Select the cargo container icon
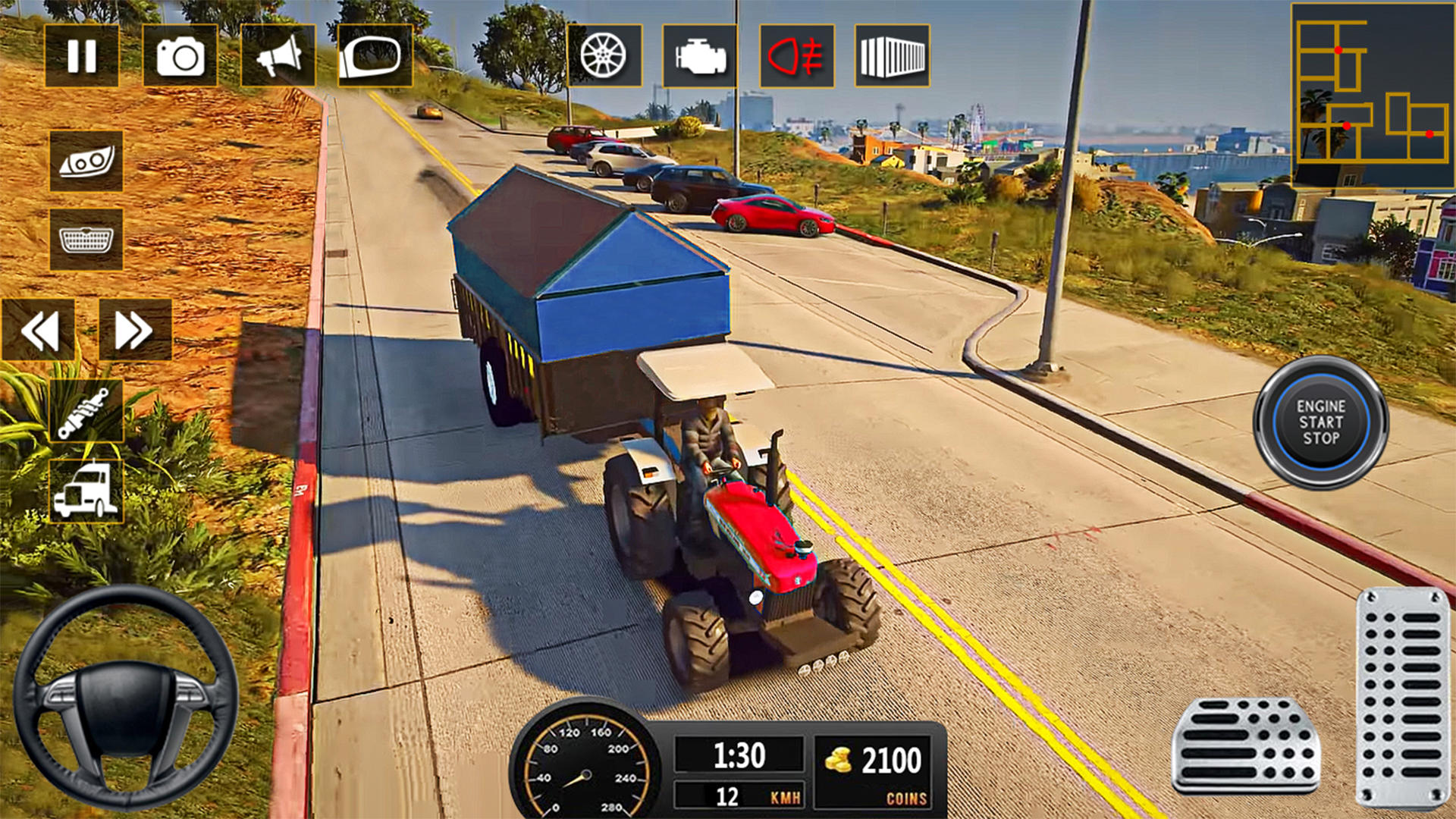The height and width of the screenshot is (819, 1456). 893,54
